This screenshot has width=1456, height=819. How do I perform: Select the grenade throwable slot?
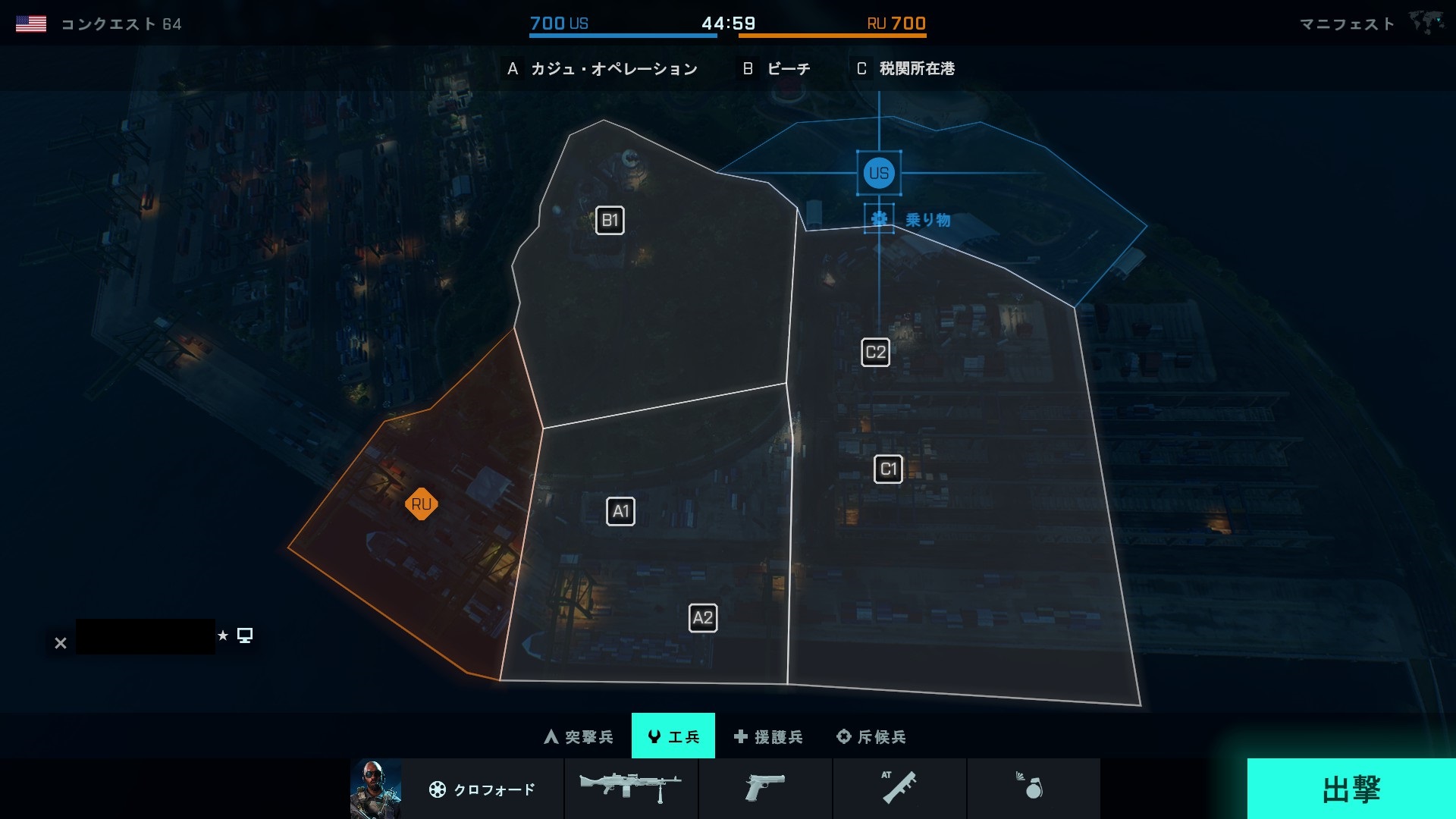[1033, 789]
